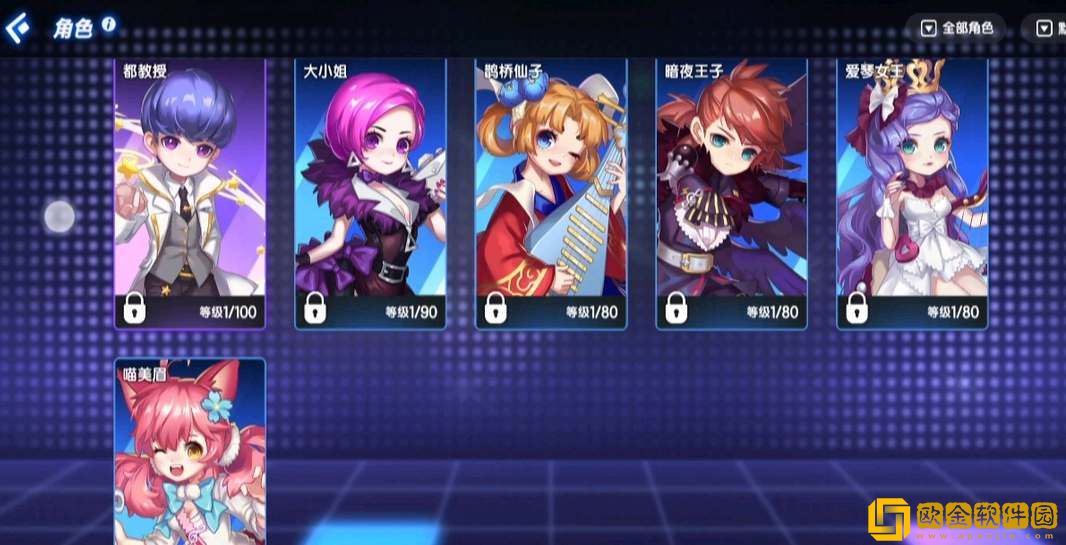Tap the floating grey circle button
Image resolution: width=1066 pixels, height=545 pixels.
click(x=60, y=216)
